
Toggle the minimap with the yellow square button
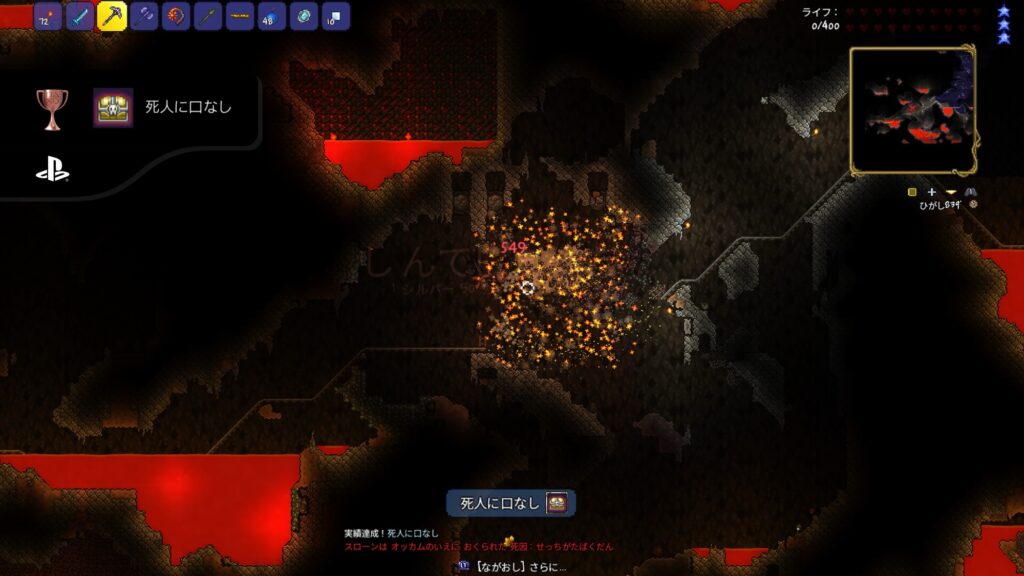[912, 191]
